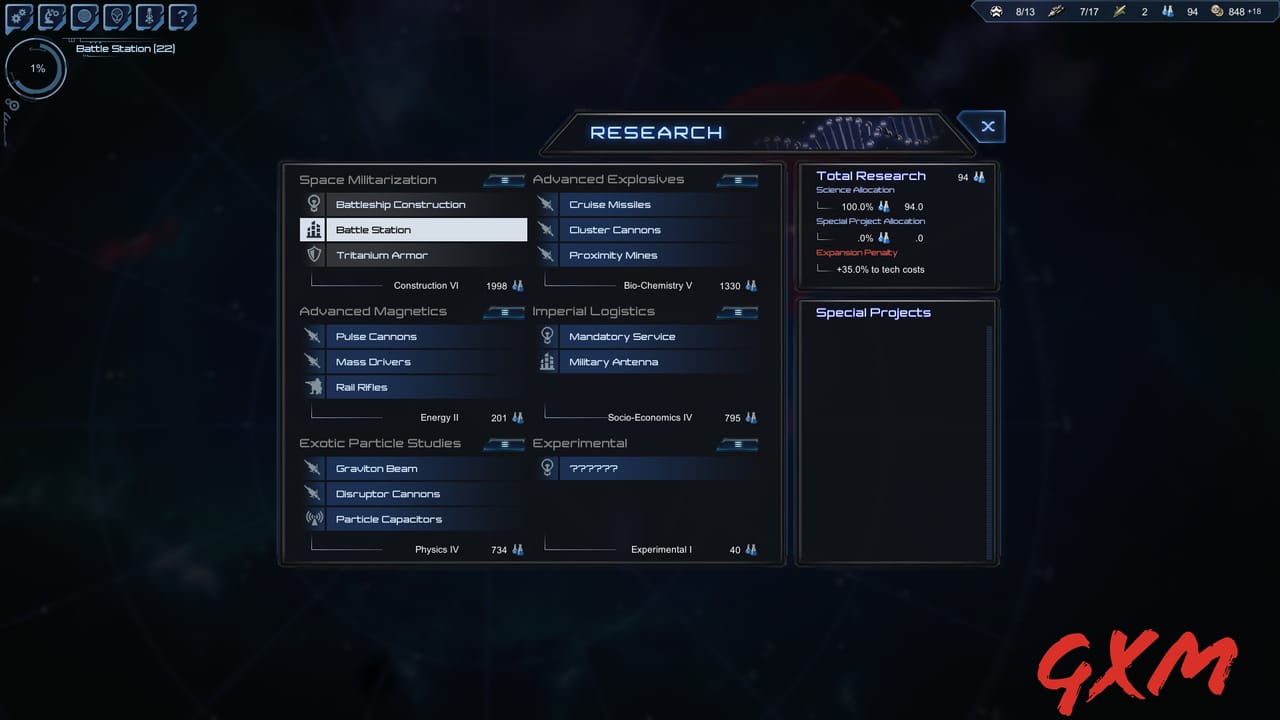This screenshot has height=720, width=1280.
Task: Click the circular 1% research progress indicator
Action: pyautogui.click(x=36, y=68)
